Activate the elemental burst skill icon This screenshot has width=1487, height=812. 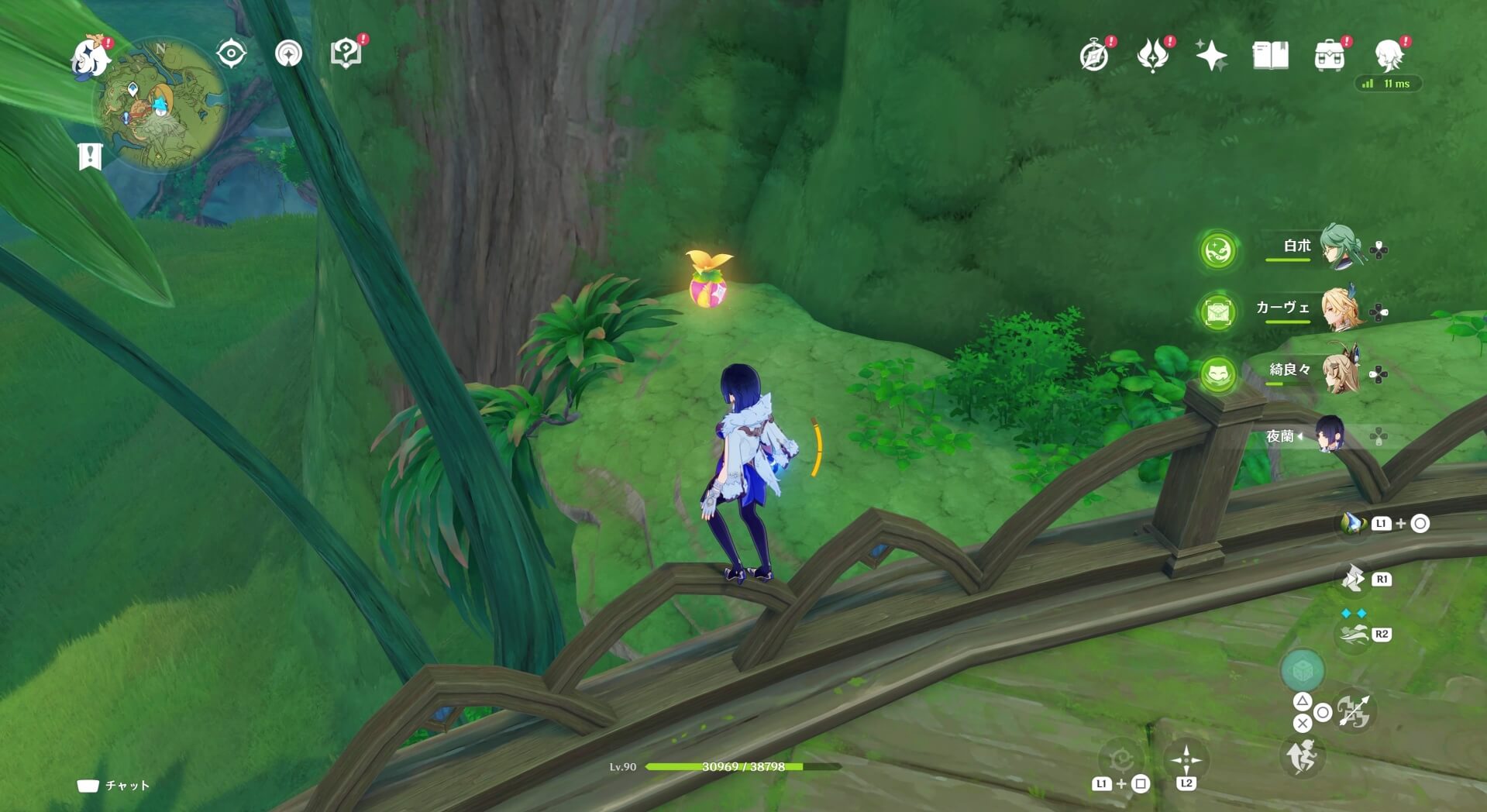click(x=1353, y=579)
